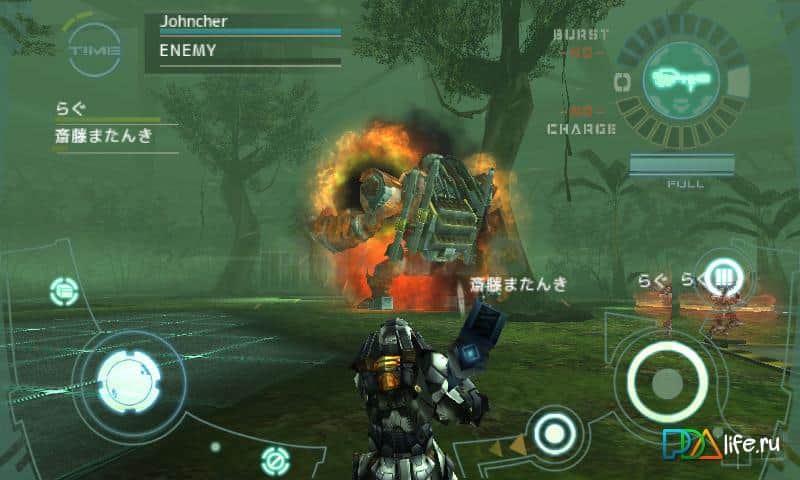Tap the TIME circle gauge
Screen dimensions: 800x480
click(x=95, y=48)
